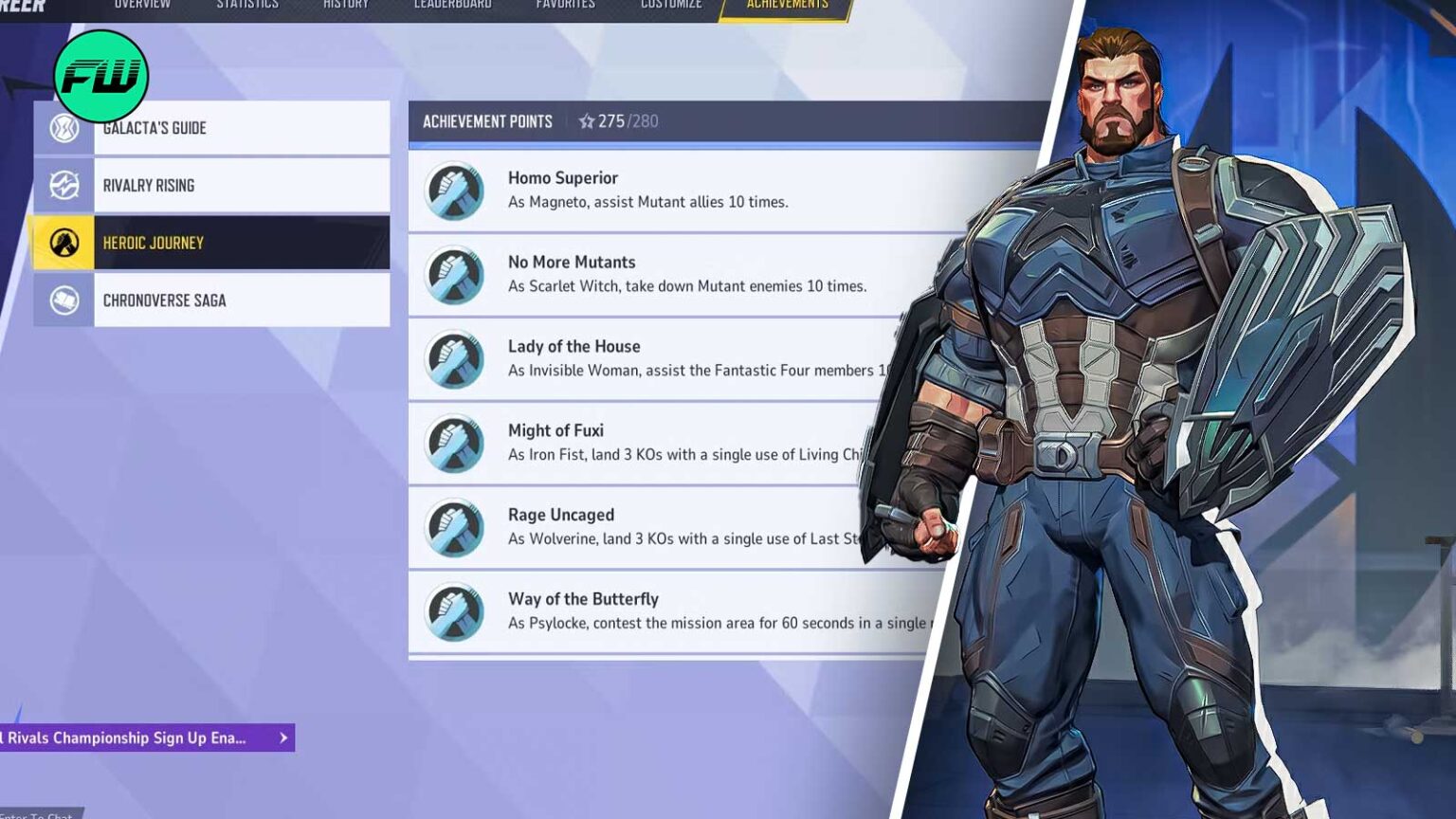Click the No More Mutants achievement badge
Screen dimensions: 1456x819
(x=453, y=274)
